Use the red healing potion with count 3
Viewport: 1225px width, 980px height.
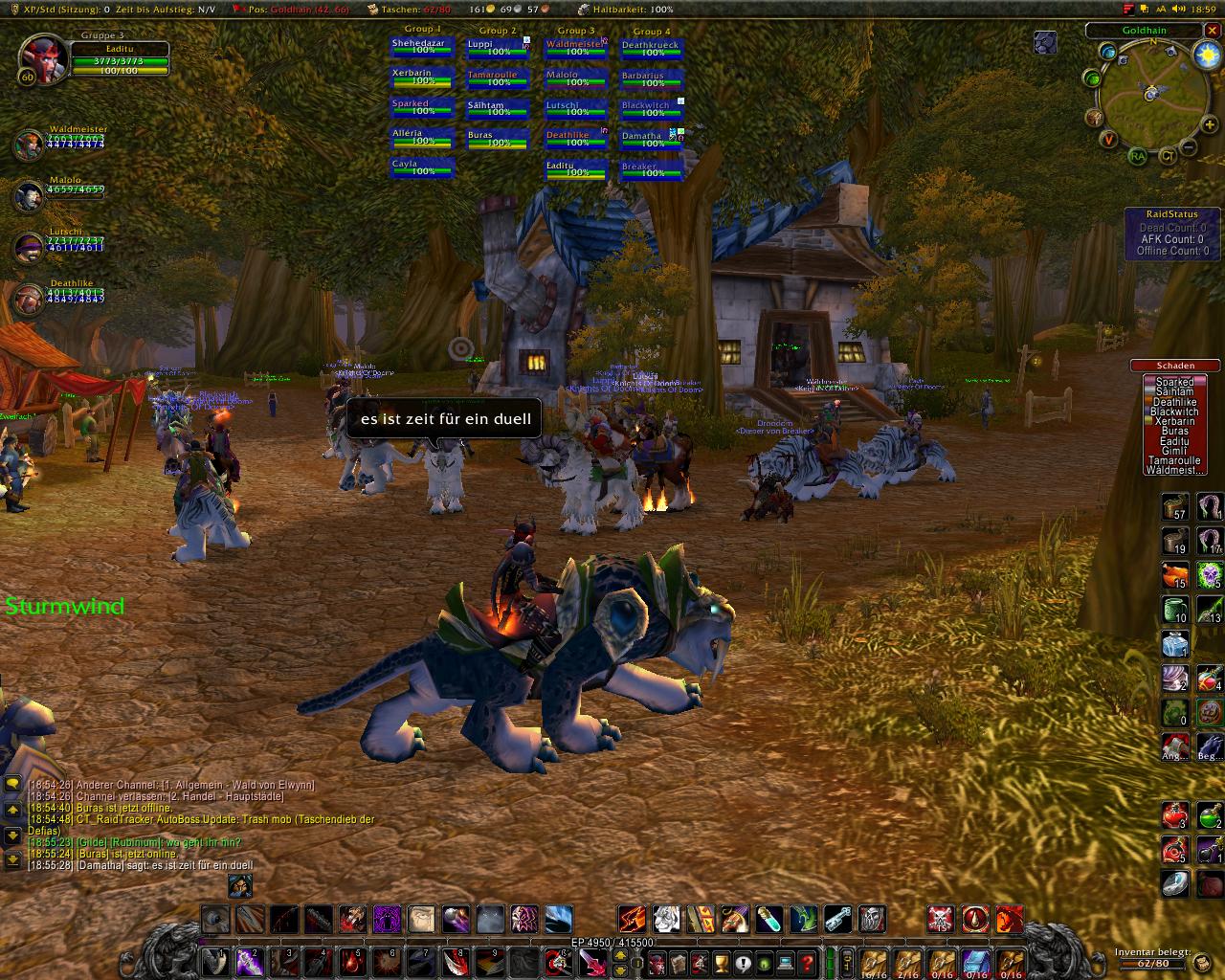point(1175,816)
